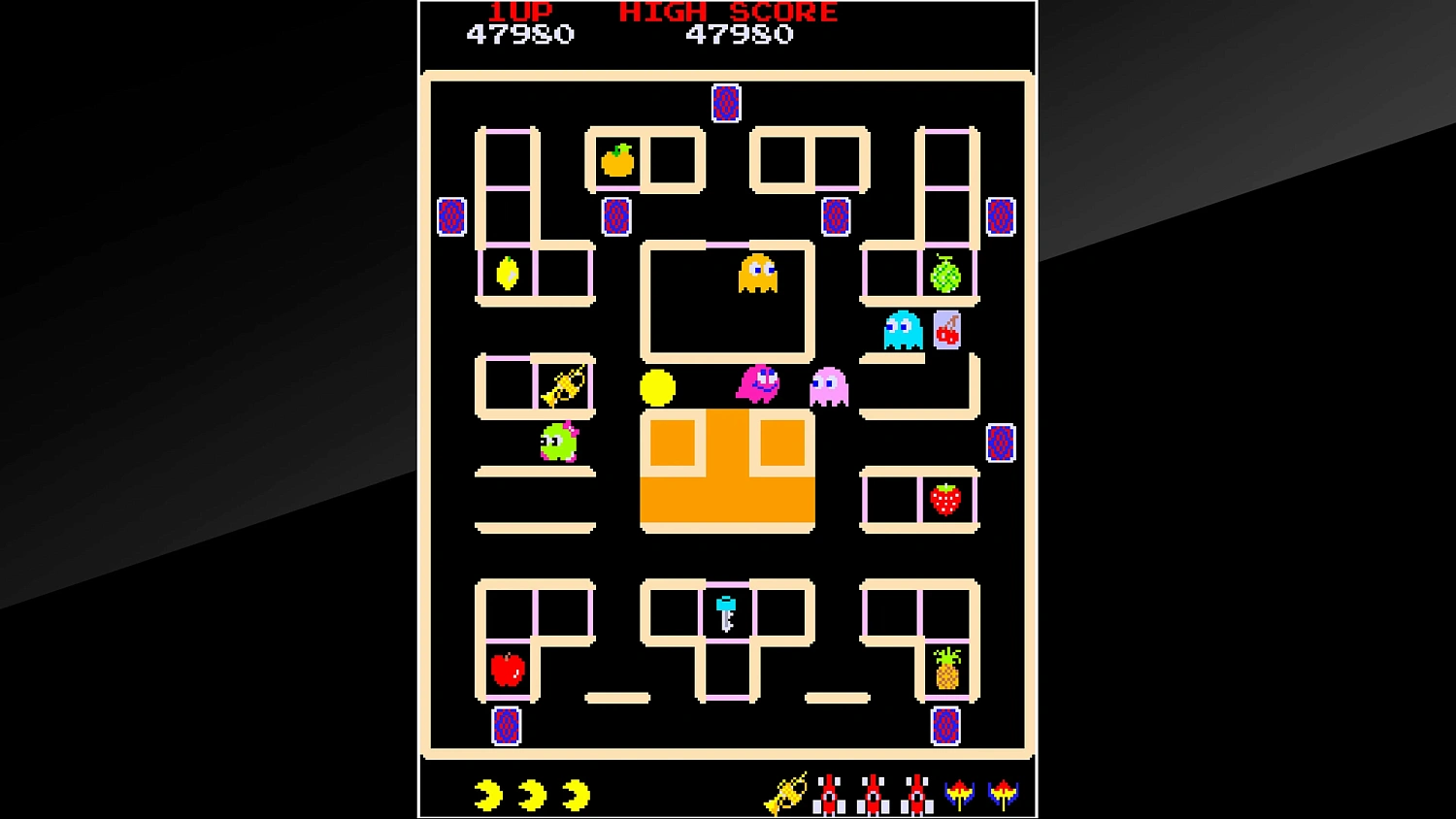Image resolution: width=1456 pixels, height=819 pixels.
Task: Click the 1UP label at the top
Action: 519,12
